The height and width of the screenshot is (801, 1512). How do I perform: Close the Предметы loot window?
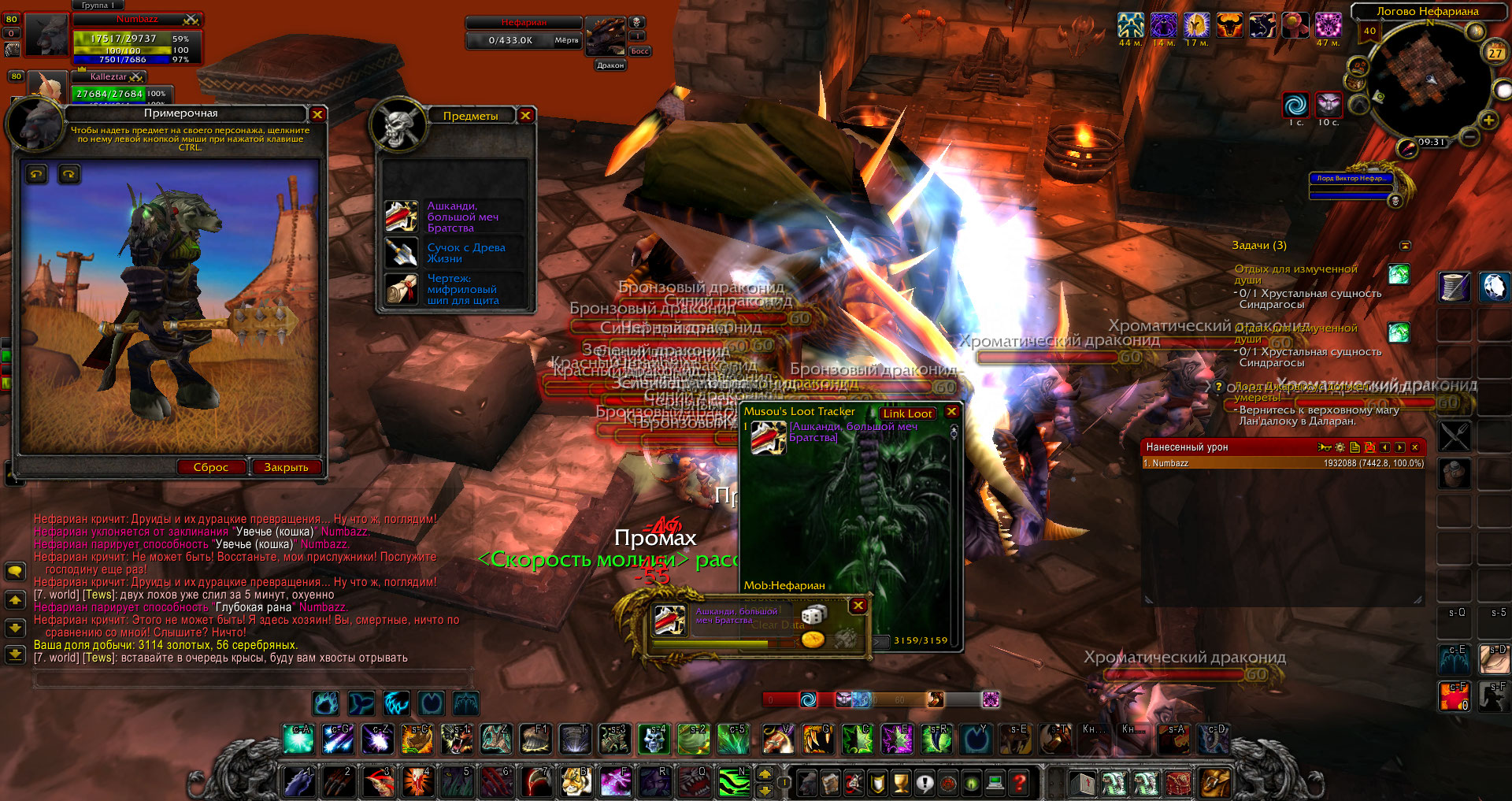click(525, 116)
